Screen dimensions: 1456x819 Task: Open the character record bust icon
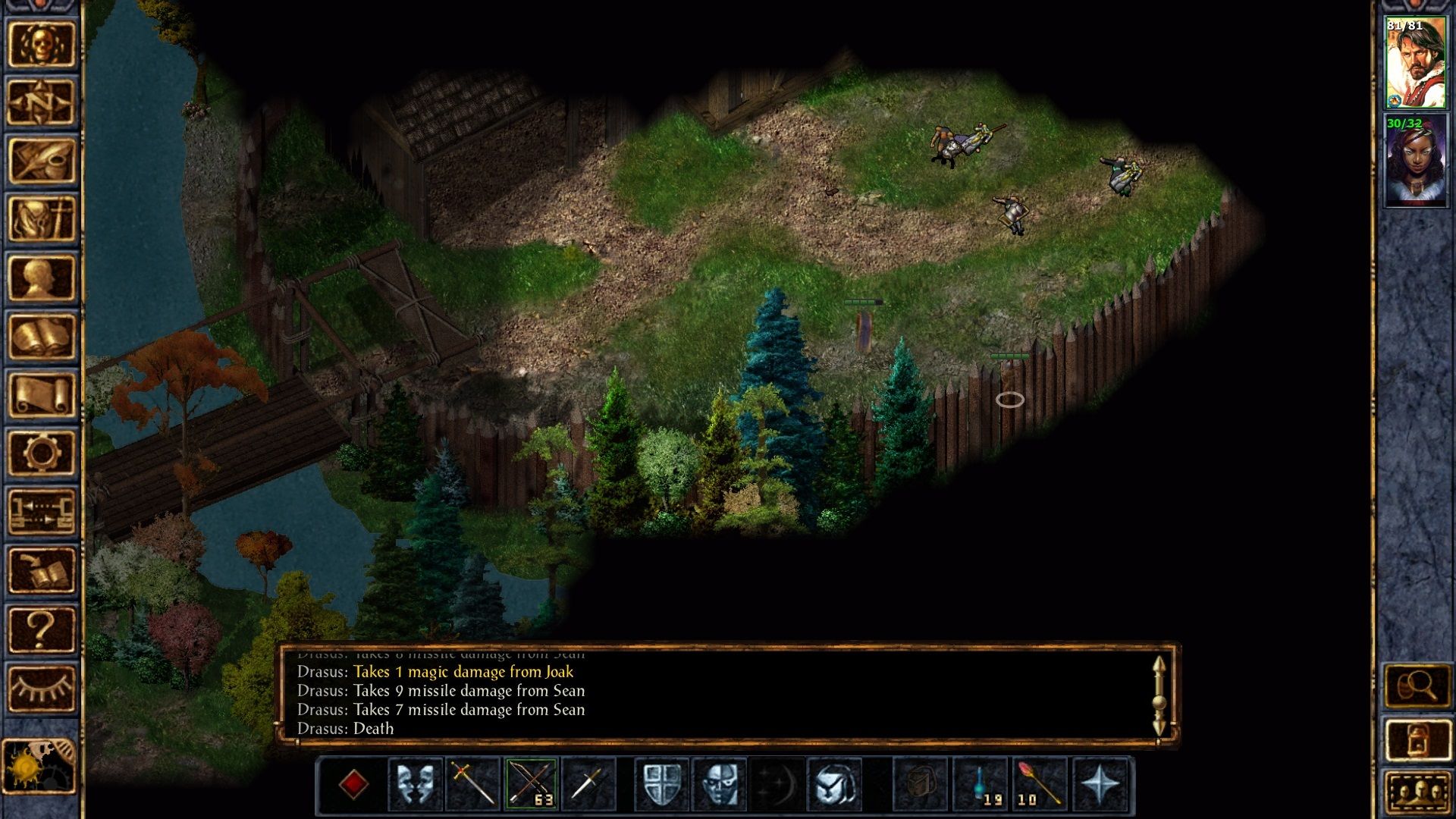click(42, 278)
